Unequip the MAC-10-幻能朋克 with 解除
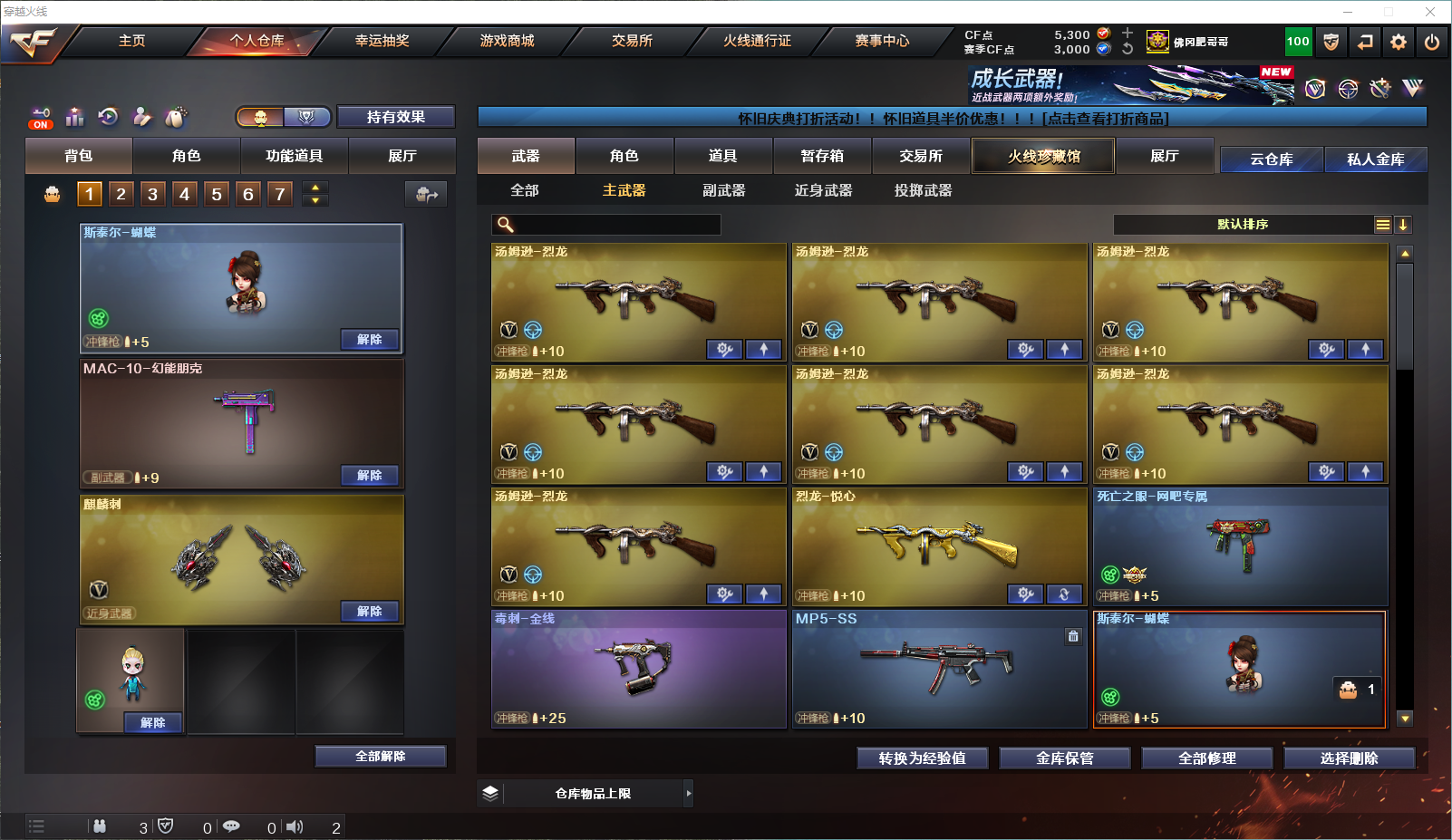 pyautogui.click(x=369, y=476)
